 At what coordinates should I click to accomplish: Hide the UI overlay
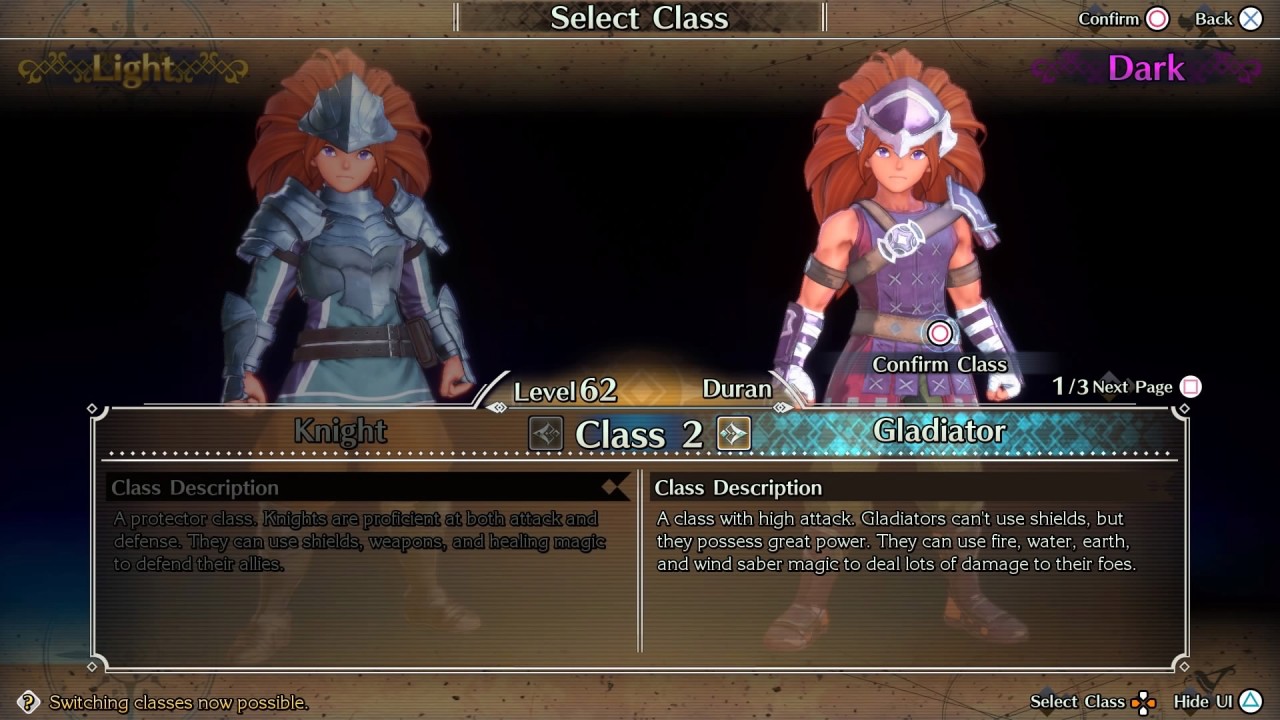[x=1250, y=702]
